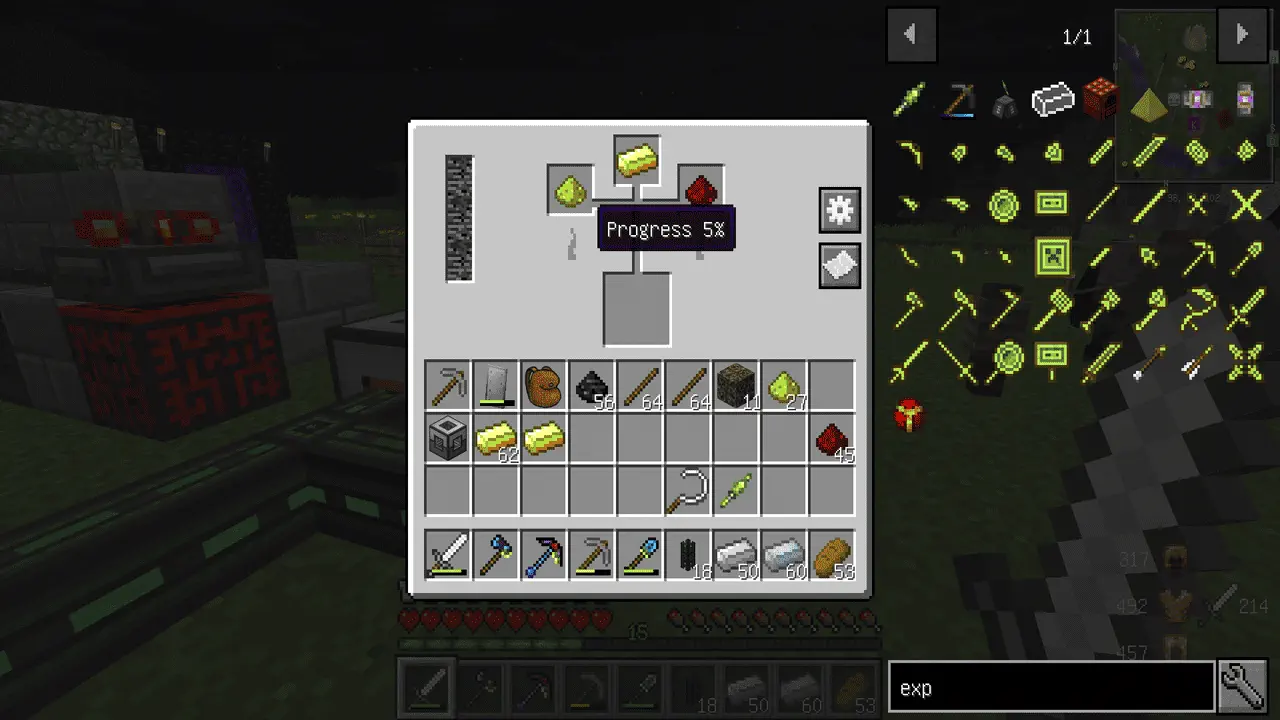Grab the leather backpack in inventory
The width and height of the screenshot is (1280, 720).
pyautogui.click(x=544, y=386)
